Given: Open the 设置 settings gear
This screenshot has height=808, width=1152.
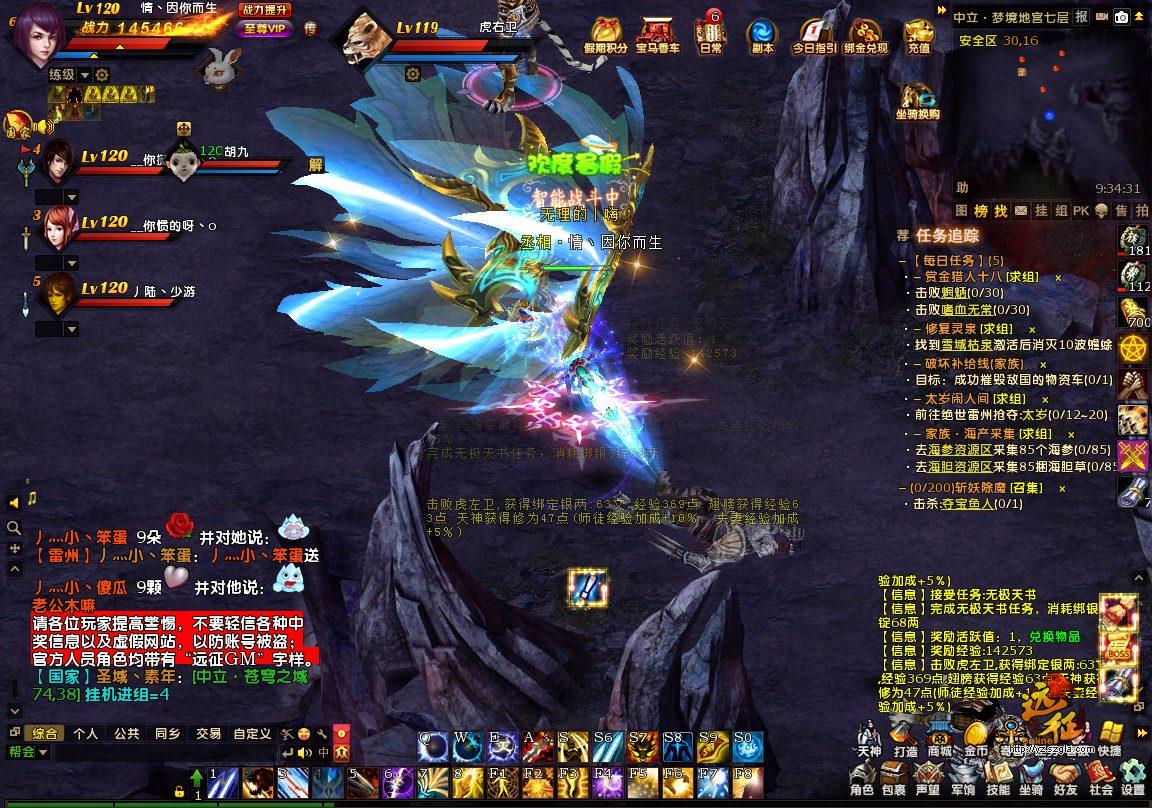Looking at the screenshot, I should pyautogui.click(x=1132, y=777).
